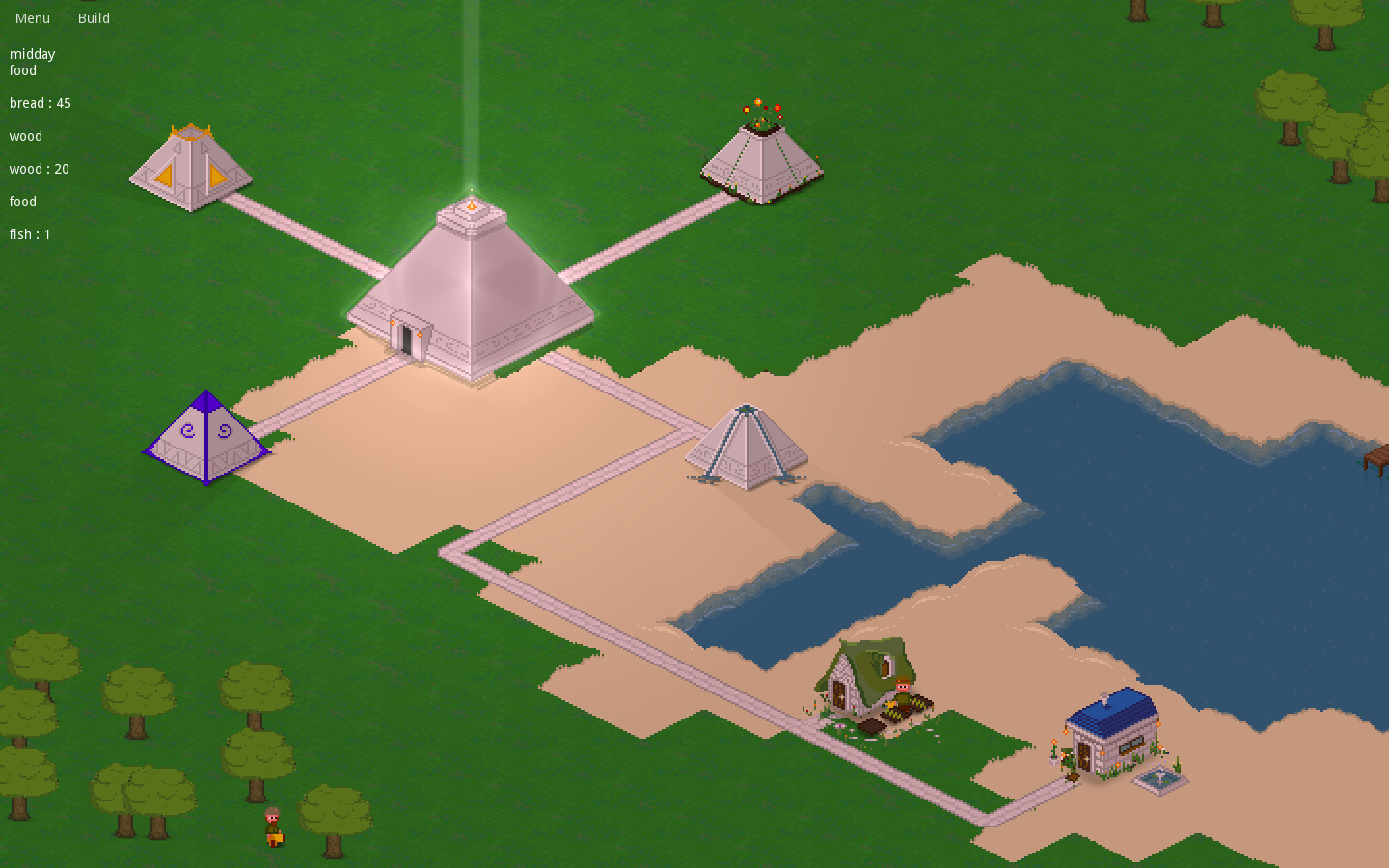Click the bread : 45 resource counter
1389x868 pixels.
(x=40, y=103)
